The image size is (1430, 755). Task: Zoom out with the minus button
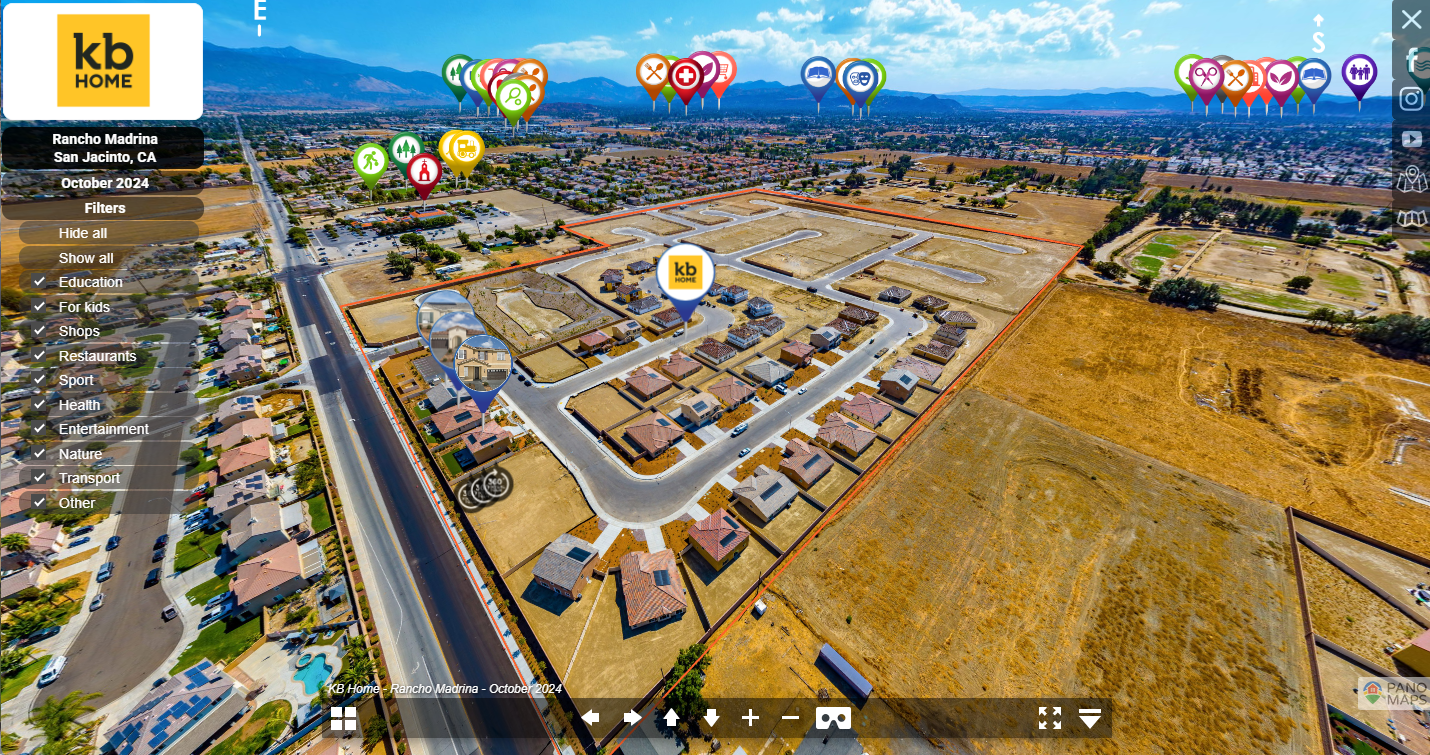pos(790,718)
